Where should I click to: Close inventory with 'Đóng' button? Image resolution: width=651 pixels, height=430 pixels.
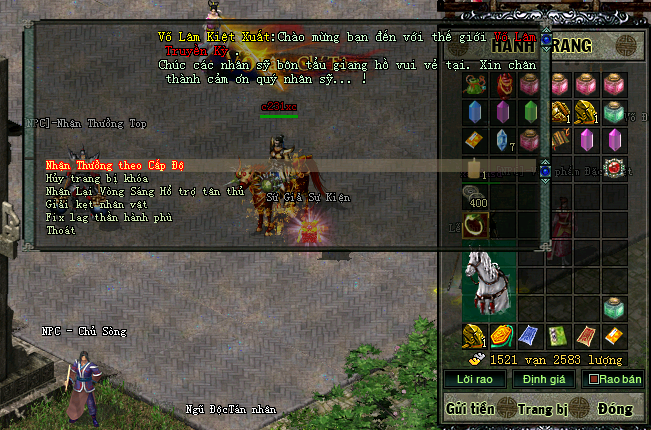tap(615, 408)
